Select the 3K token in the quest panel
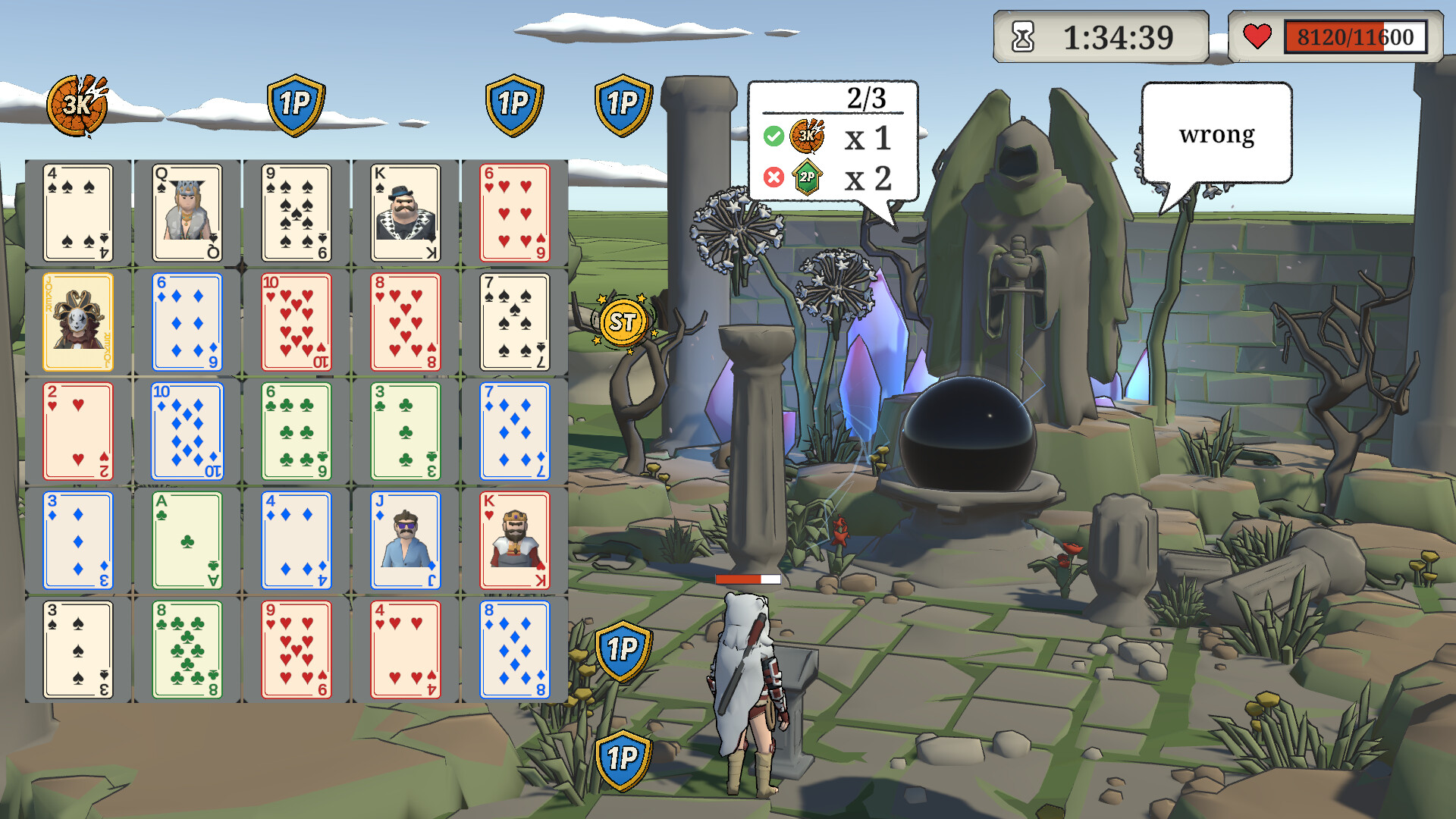The height and width of the screenshot is (819, 1456). click(x=808, y=137)
